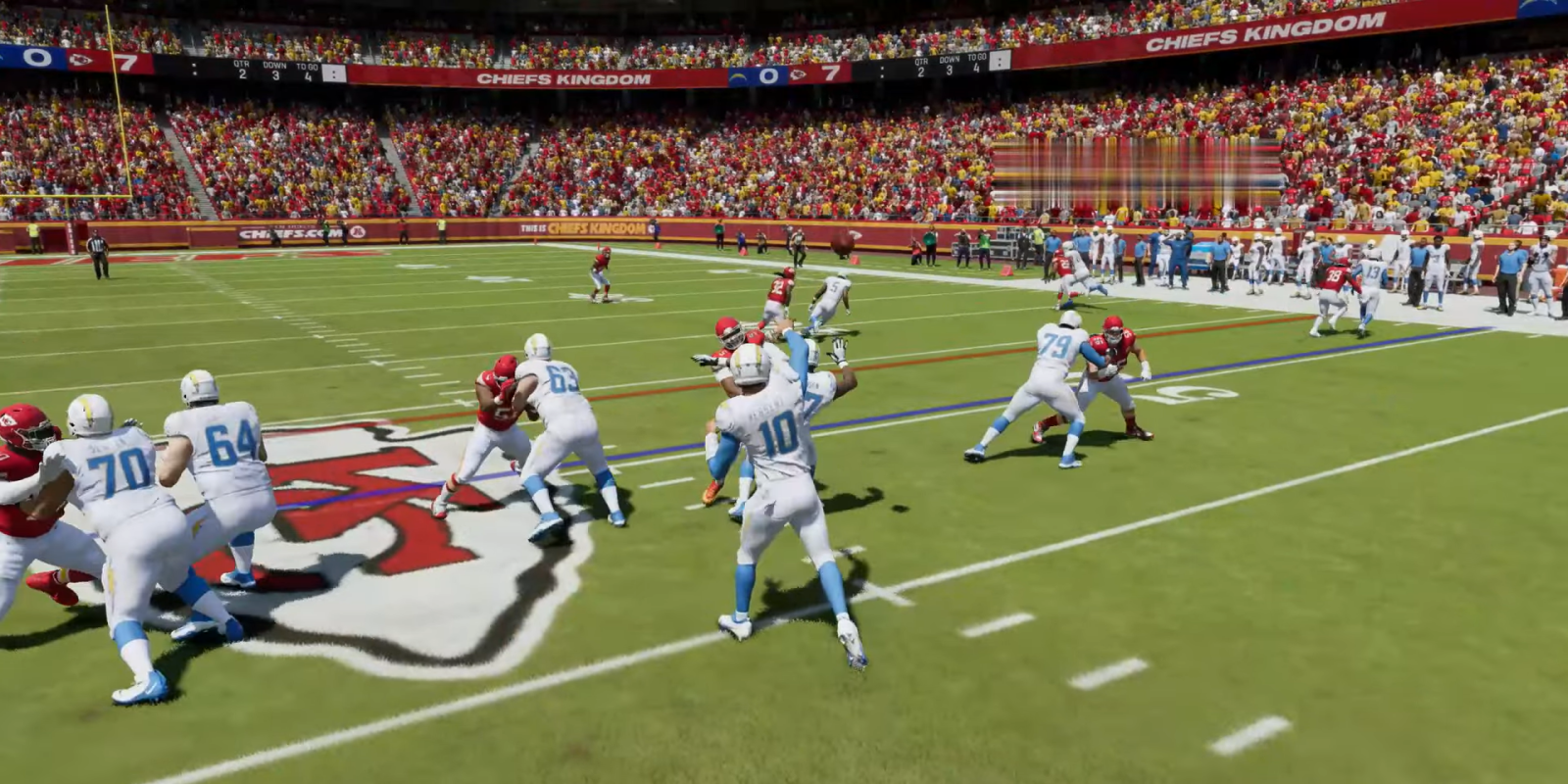Screen dimensions: 1568x784
Task: Click the Chiefs score reading 7
Action: (x=830, y=73)
